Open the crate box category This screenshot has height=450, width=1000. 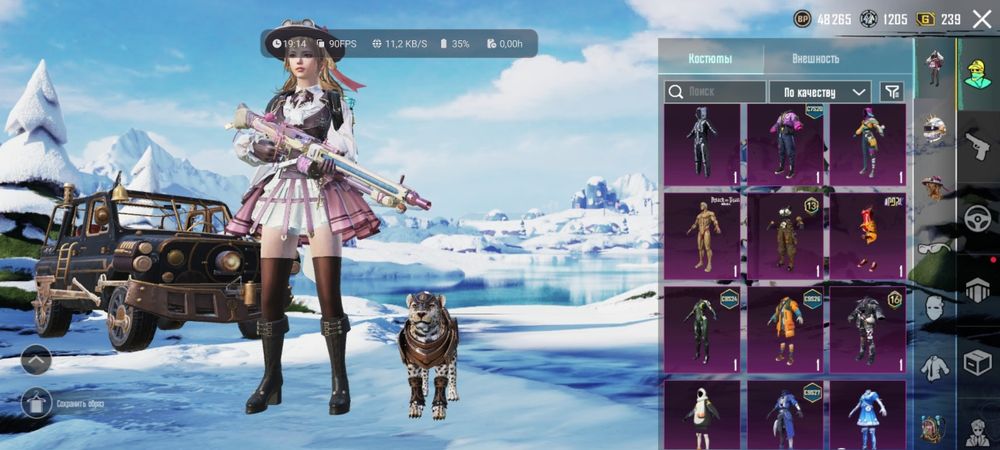point(977,363)
